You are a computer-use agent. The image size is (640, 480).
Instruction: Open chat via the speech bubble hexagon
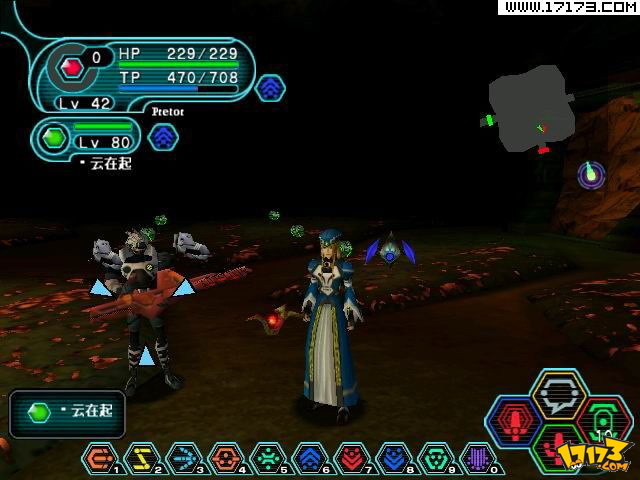[x=559, y=393]
